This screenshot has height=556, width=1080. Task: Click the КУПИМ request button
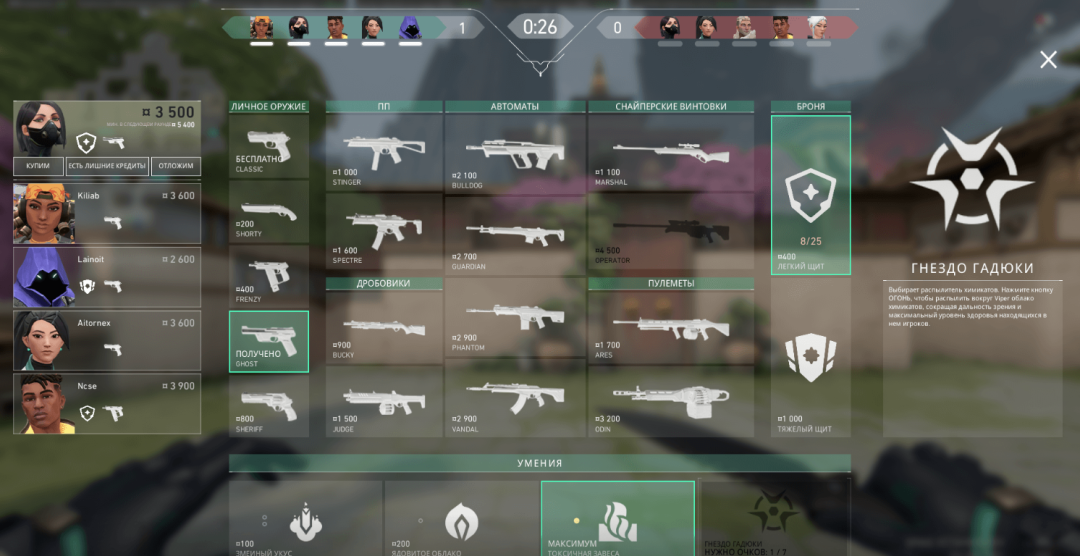tap(38, 166)
